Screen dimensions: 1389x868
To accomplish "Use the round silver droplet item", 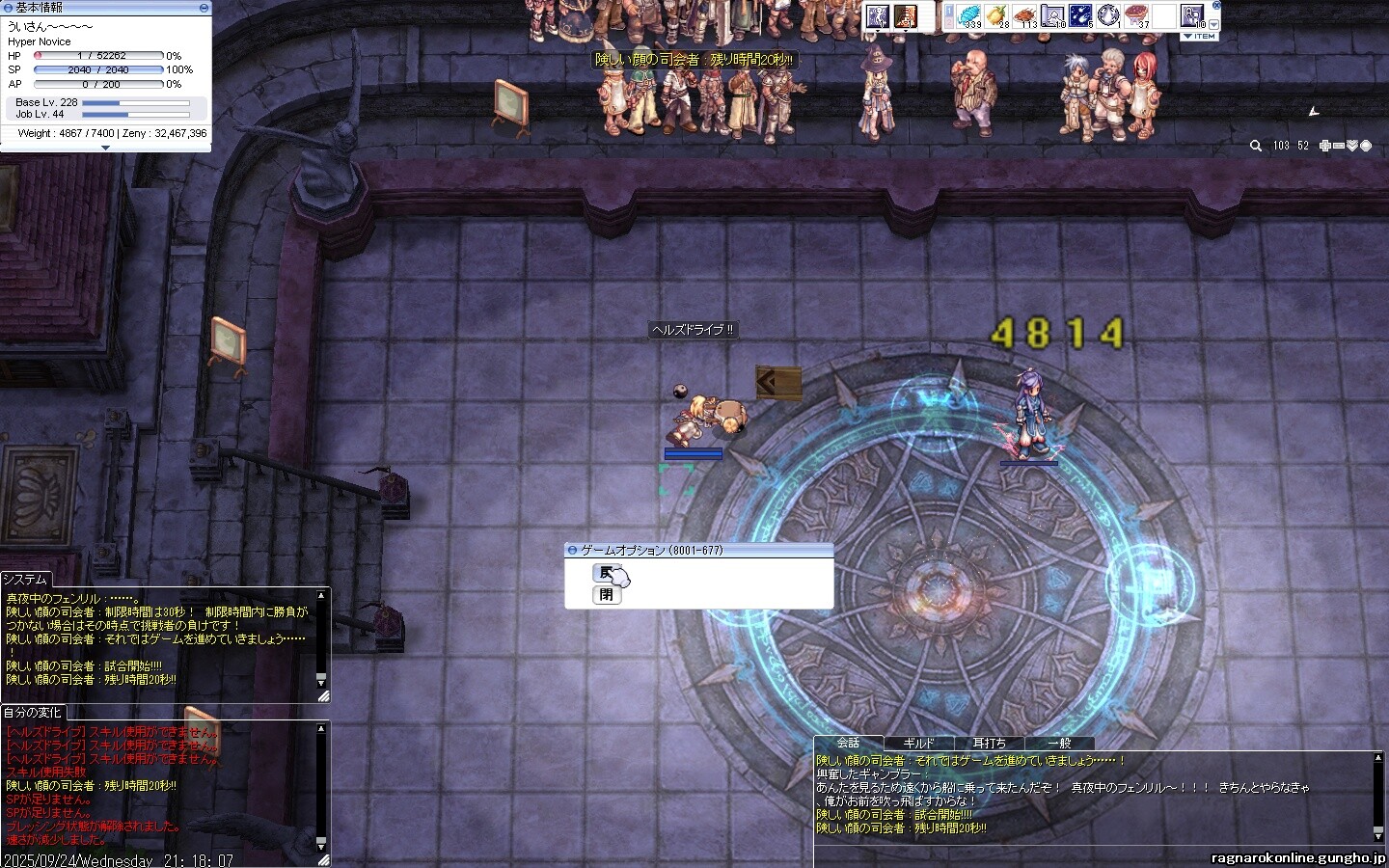I will click(1108, 15).
